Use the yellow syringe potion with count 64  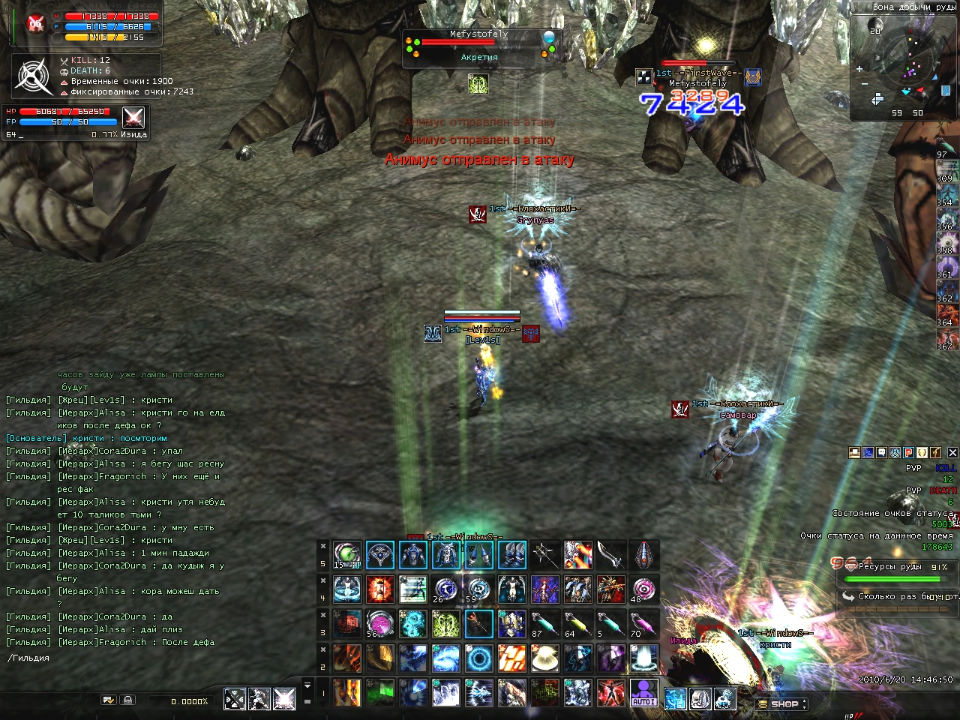click(x=578, y=623)
